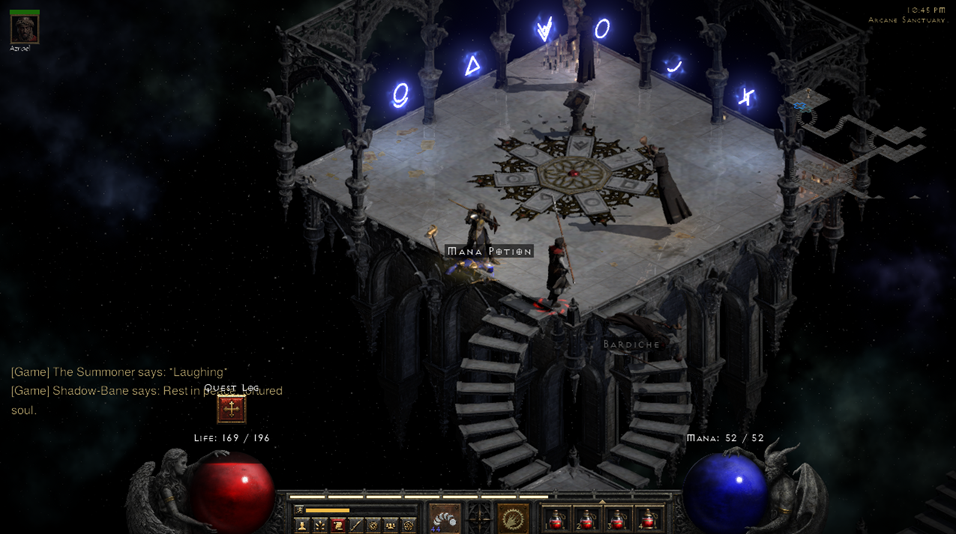Select Azrael's mercenary portrait
This screenshot has height=534, width=956.
click(x=24, y=28)
